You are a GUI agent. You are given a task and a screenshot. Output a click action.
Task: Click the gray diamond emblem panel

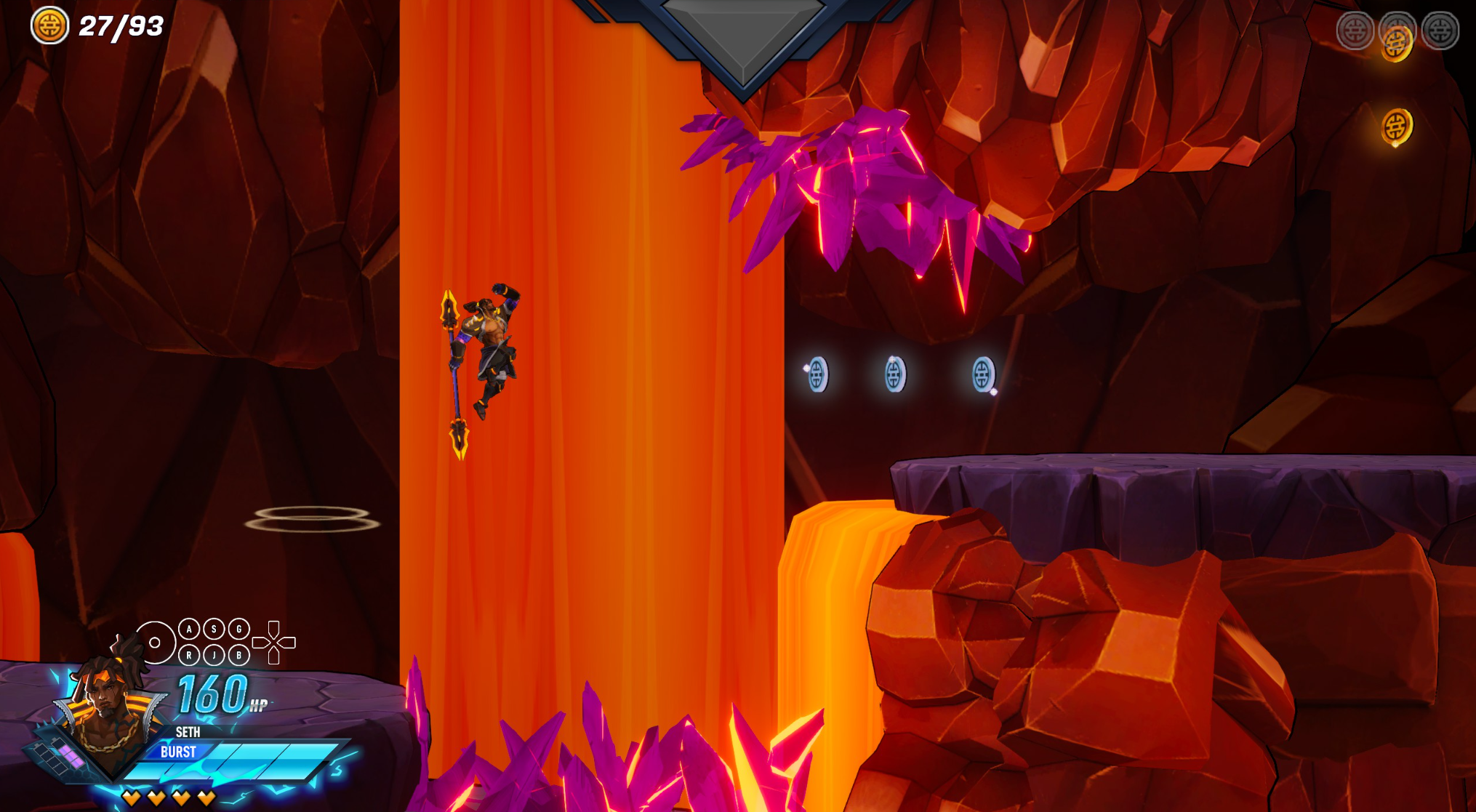coord(742,33)
